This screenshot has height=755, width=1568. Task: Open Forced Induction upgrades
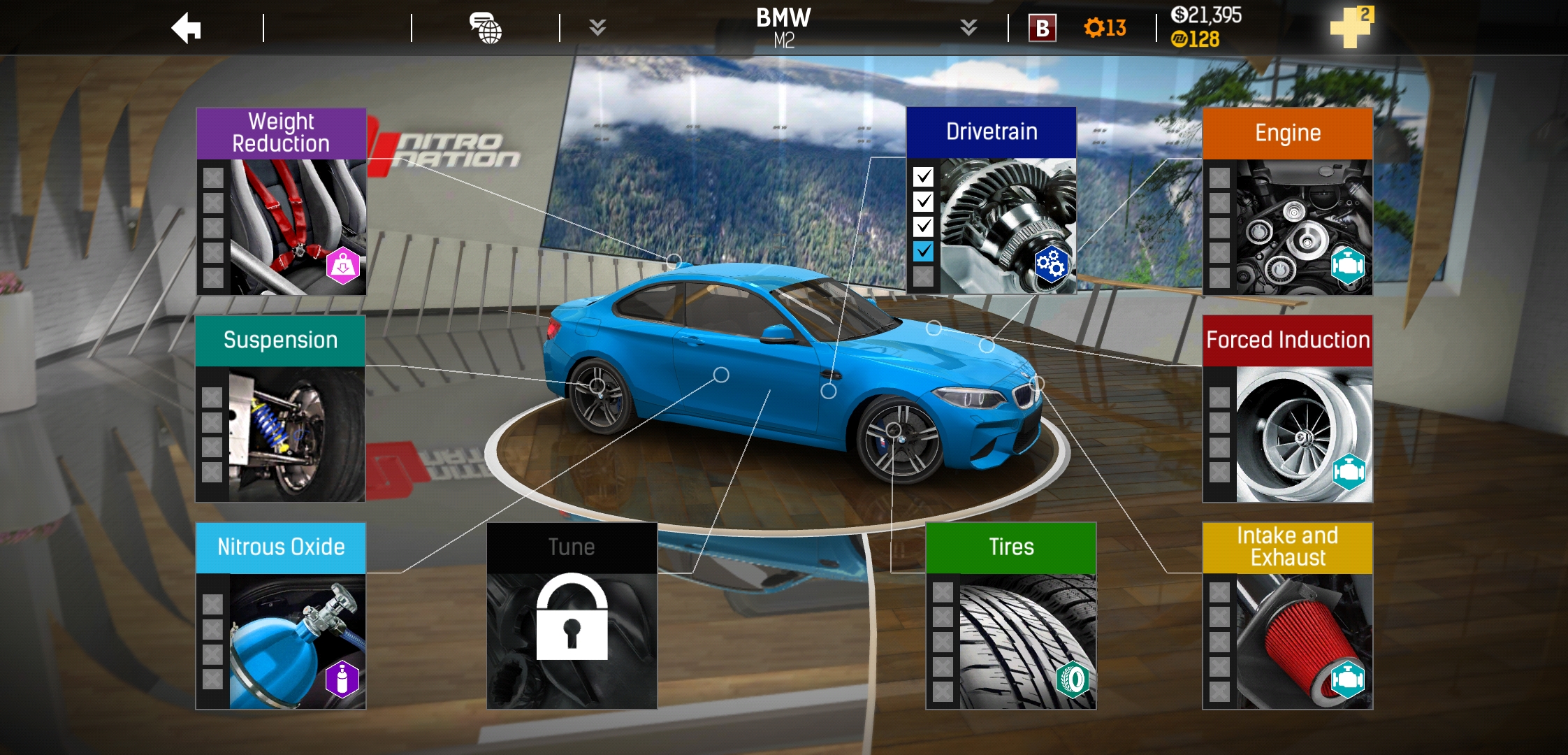click(x=1287, y=409)
